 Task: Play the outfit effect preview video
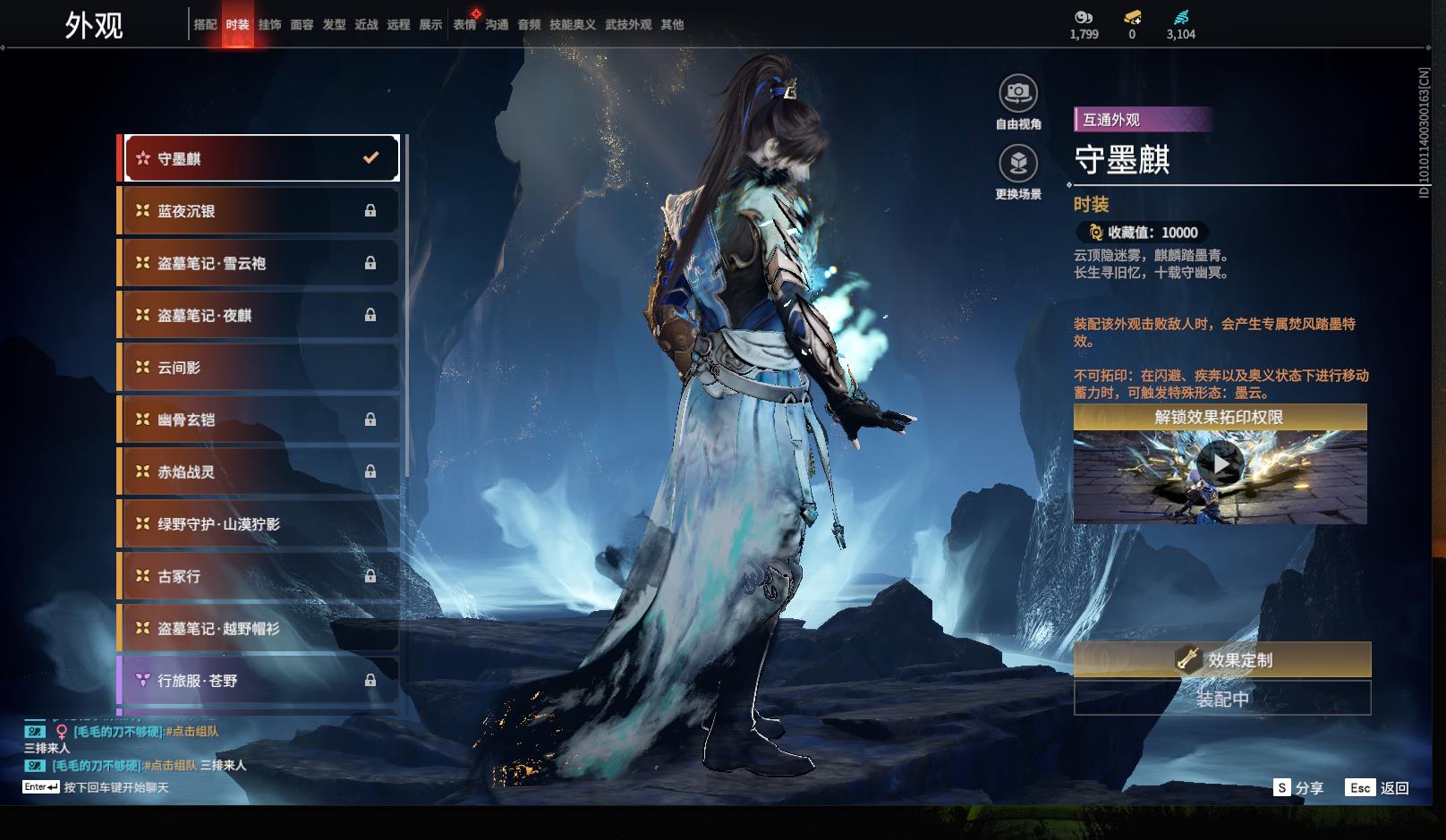1220,464
